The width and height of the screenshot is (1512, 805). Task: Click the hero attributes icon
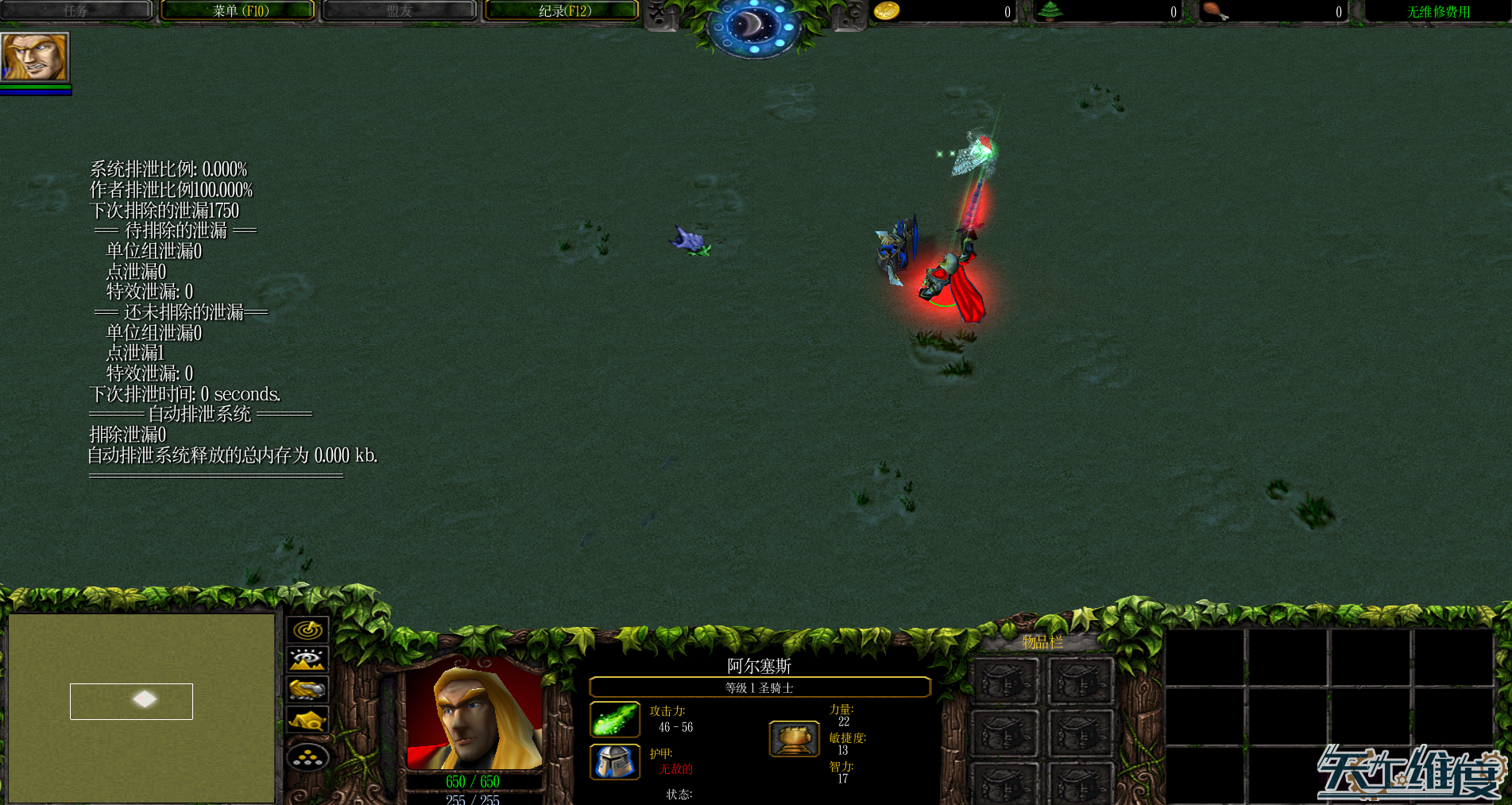[794, 738]
